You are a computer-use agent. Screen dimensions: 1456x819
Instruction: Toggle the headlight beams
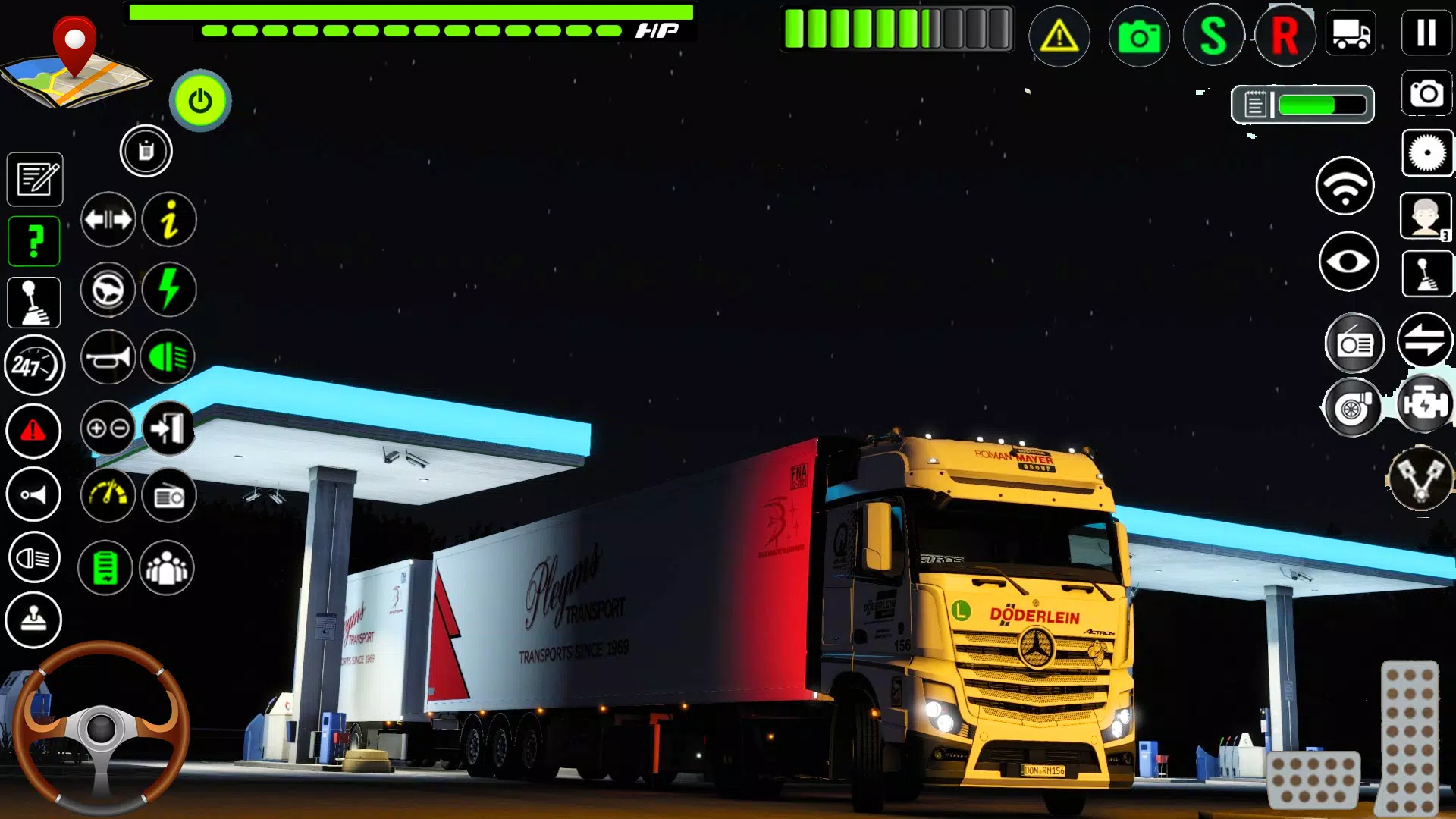tap(168, 356)
